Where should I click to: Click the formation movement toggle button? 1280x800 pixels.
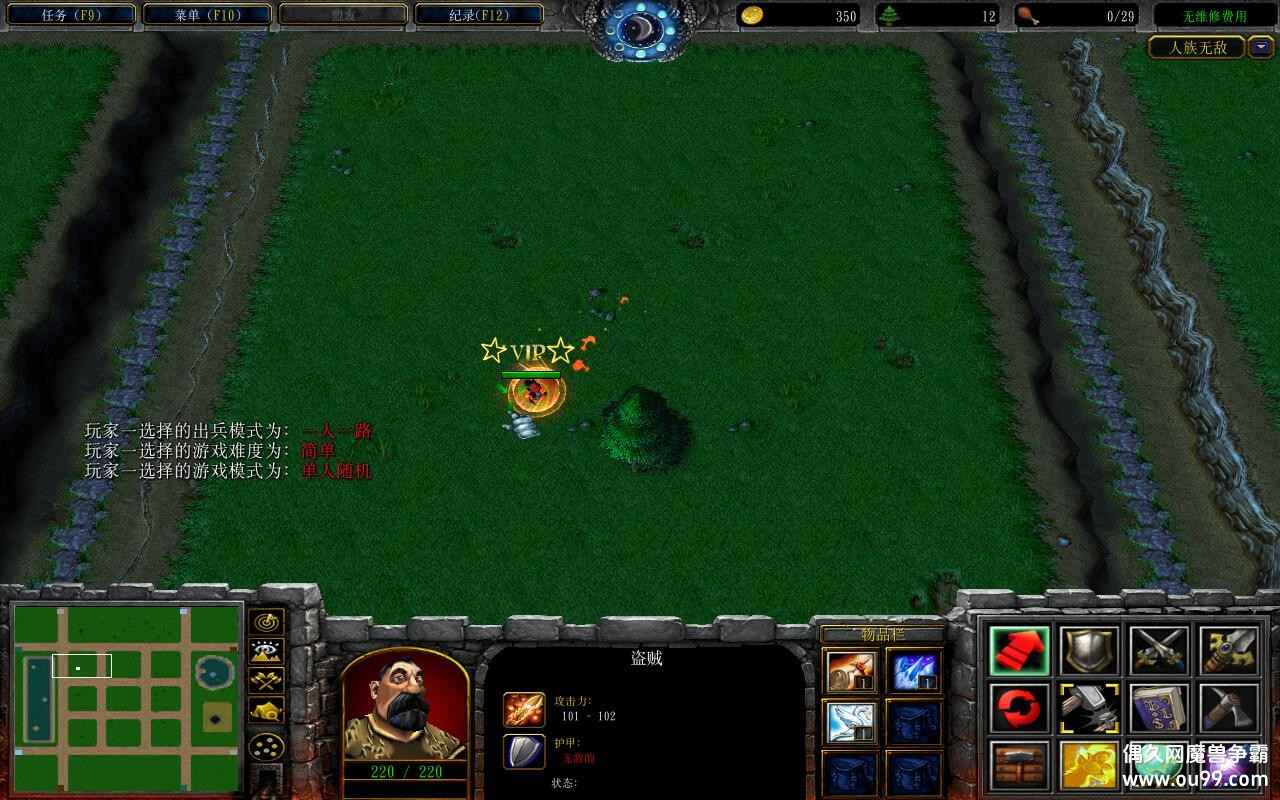(266, 746)
